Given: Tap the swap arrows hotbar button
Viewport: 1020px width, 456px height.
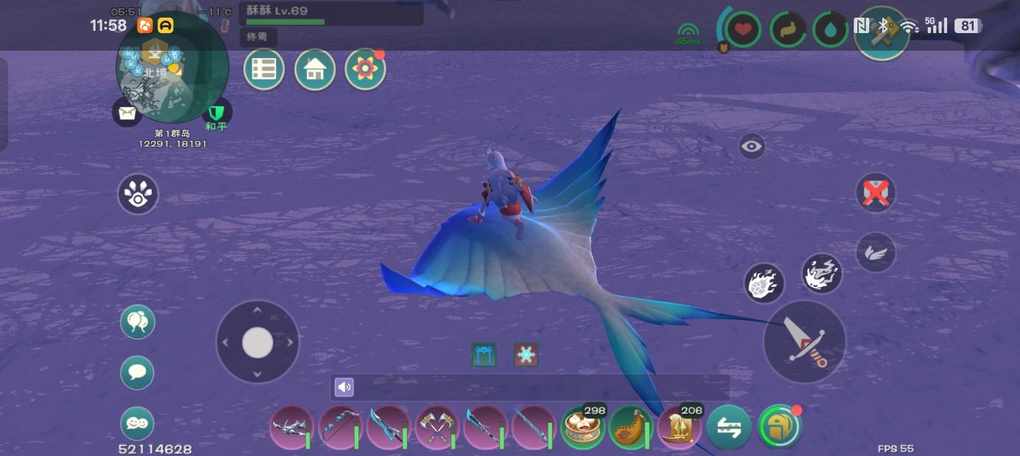Looking at the screenshot, I should click(x=728, y=428).
